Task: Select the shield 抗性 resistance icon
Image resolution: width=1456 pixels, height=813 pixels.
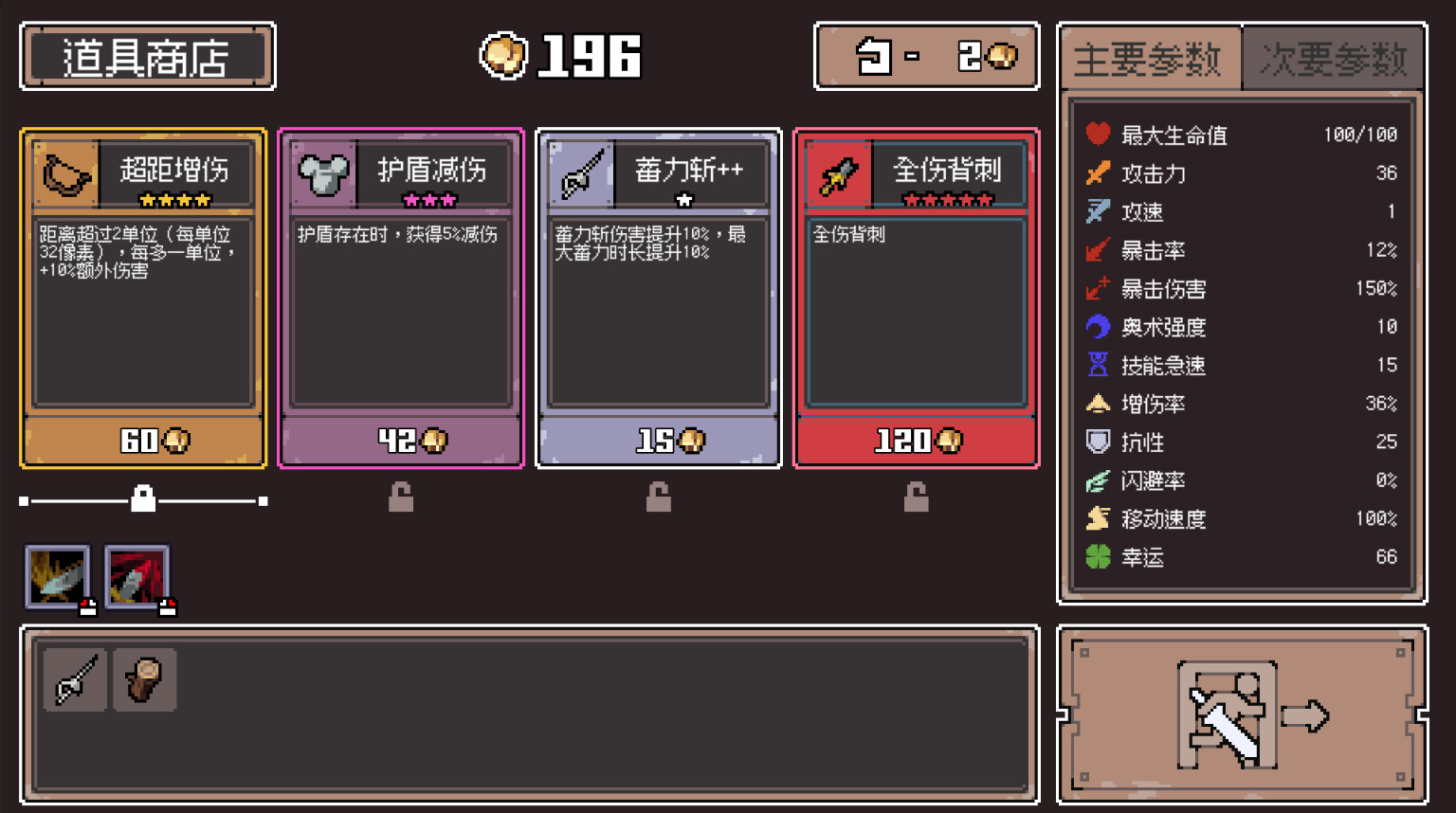Action: pyautogui.click(x=1097, y=443)
